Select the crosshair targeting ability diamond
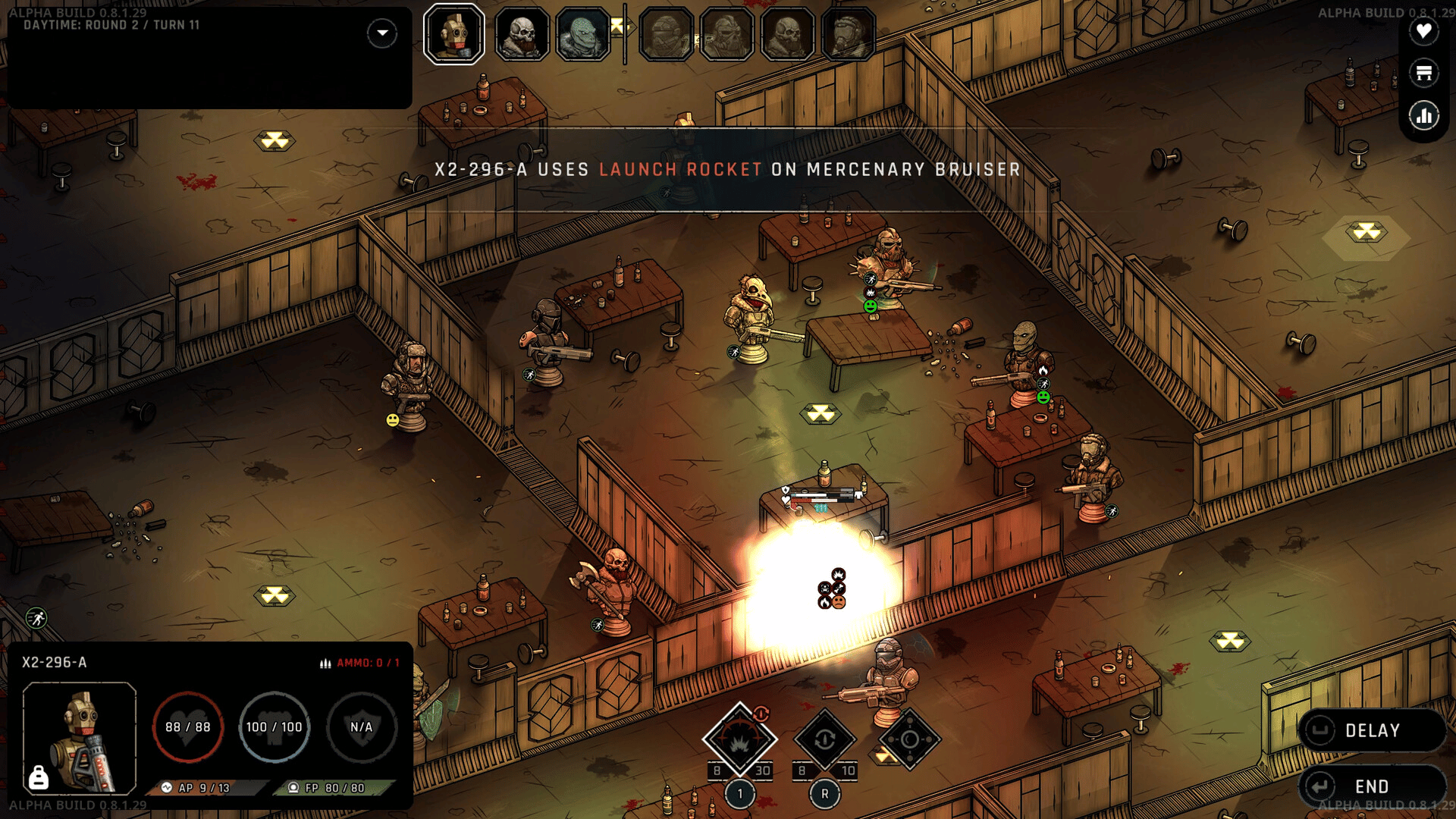1456x819 pixels. click(910, 739)
